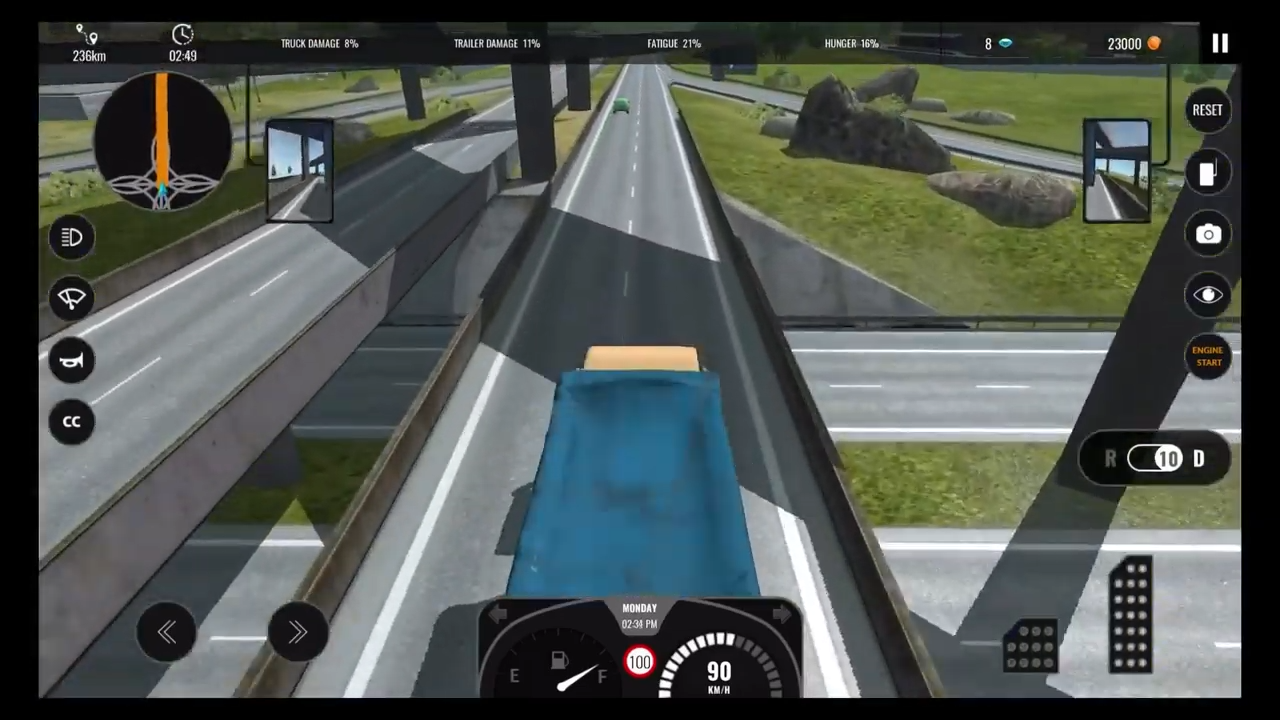Expand the left side mirror view
This screenshot has height=720, width=1280.
point(300,168)
